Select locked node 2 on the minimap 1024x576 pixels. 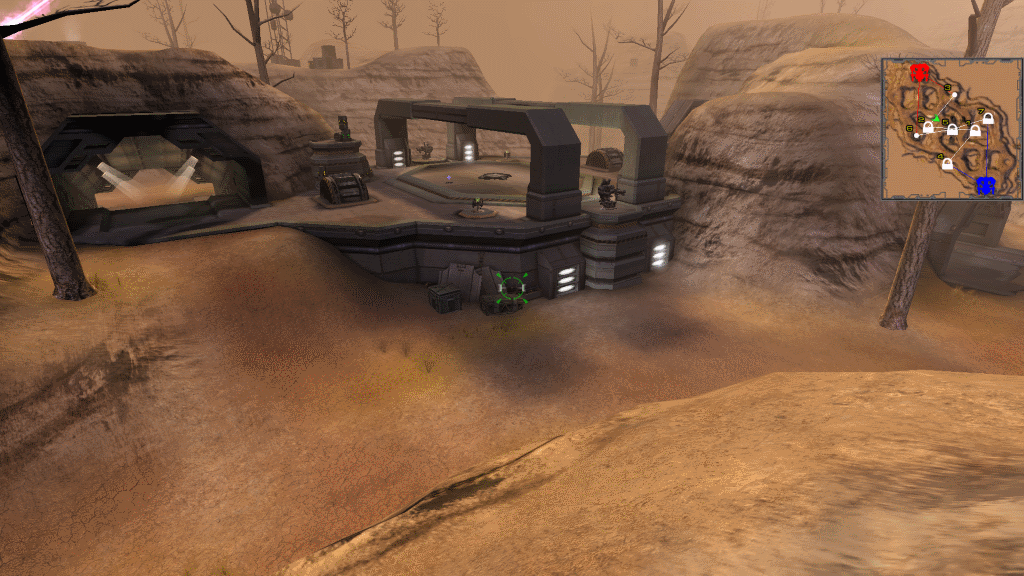click(x=928, y=127)
